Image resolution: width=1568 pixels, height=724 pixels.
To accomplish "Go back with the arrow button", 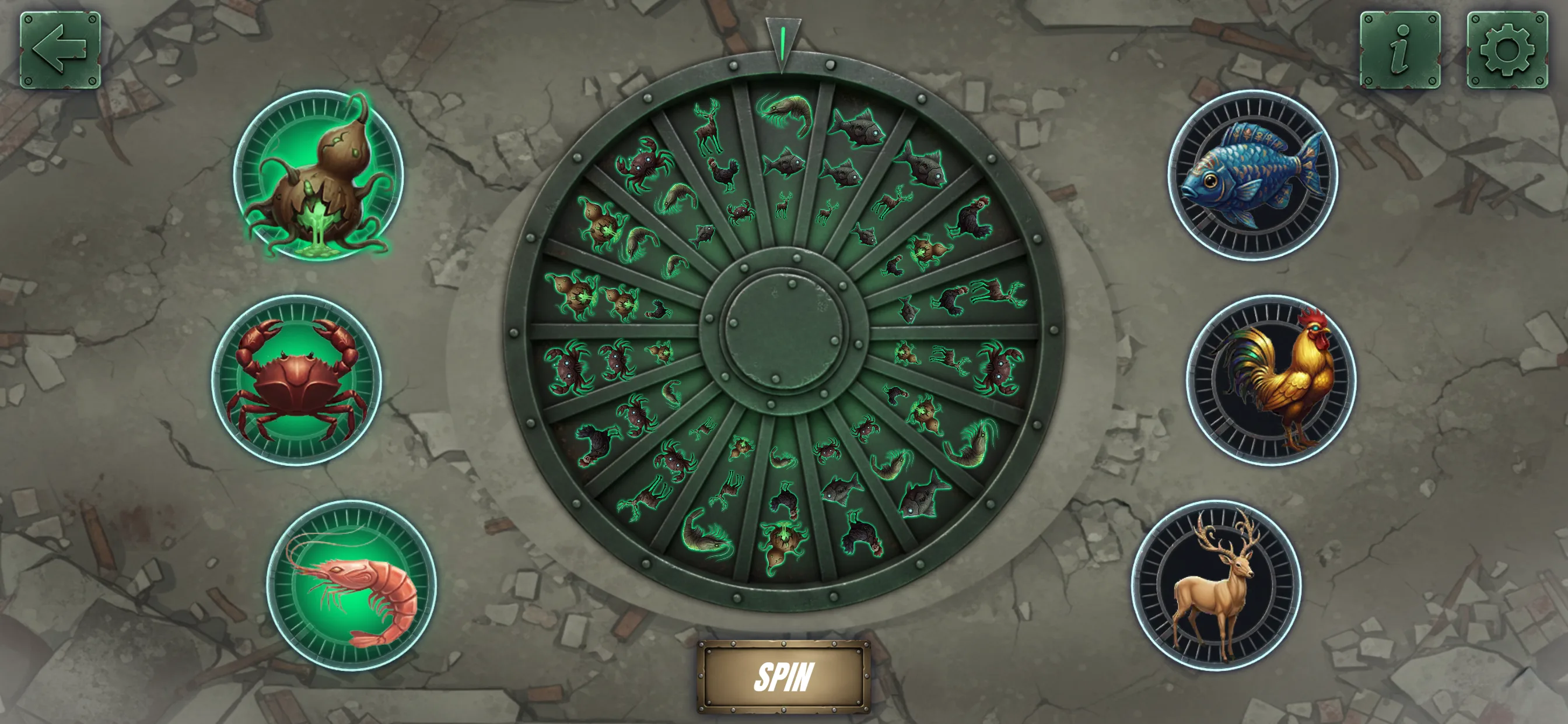I will tap(60, 50).
